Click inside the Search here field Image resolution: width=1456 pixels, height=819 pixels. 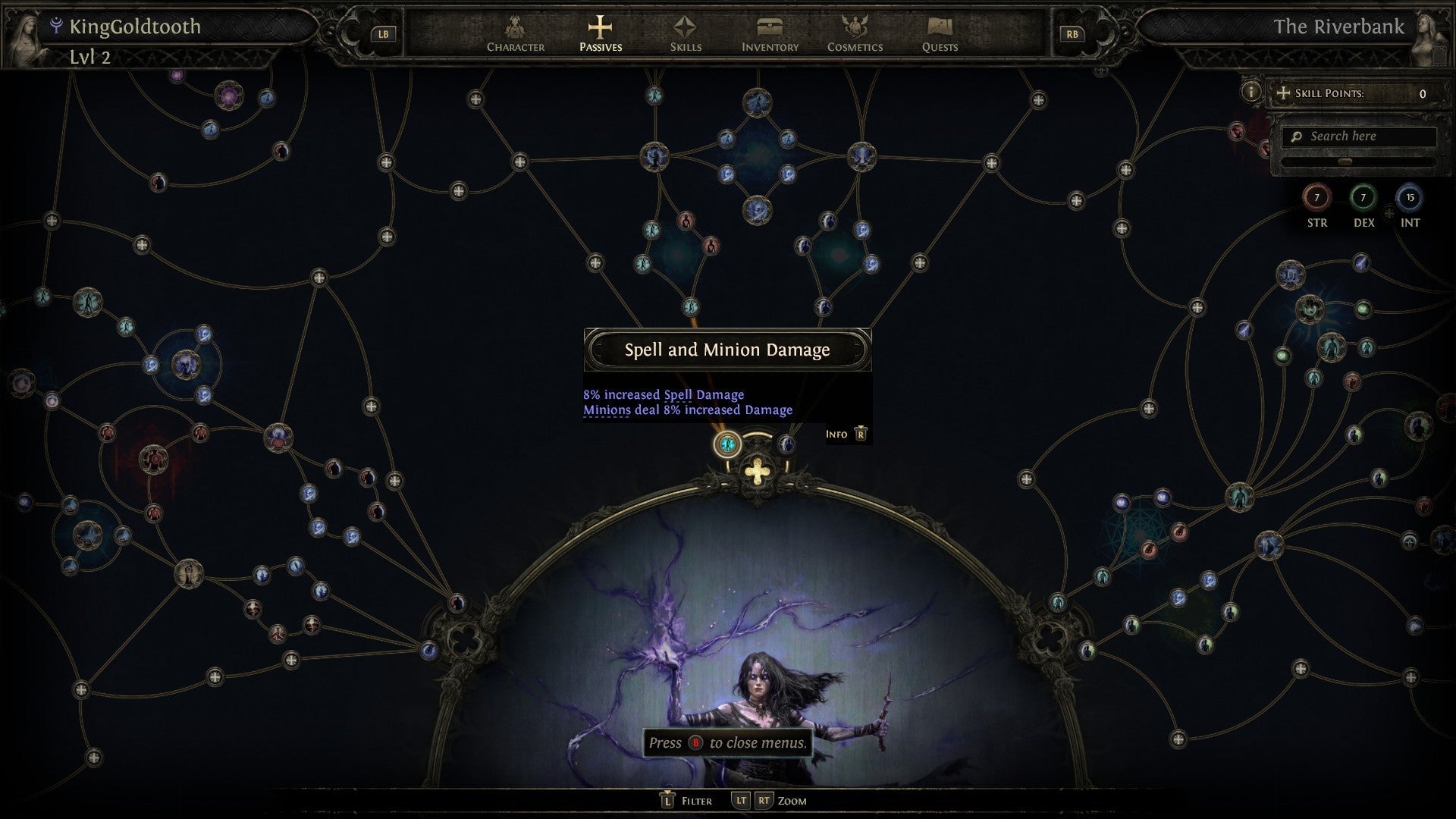[1357, 136]
